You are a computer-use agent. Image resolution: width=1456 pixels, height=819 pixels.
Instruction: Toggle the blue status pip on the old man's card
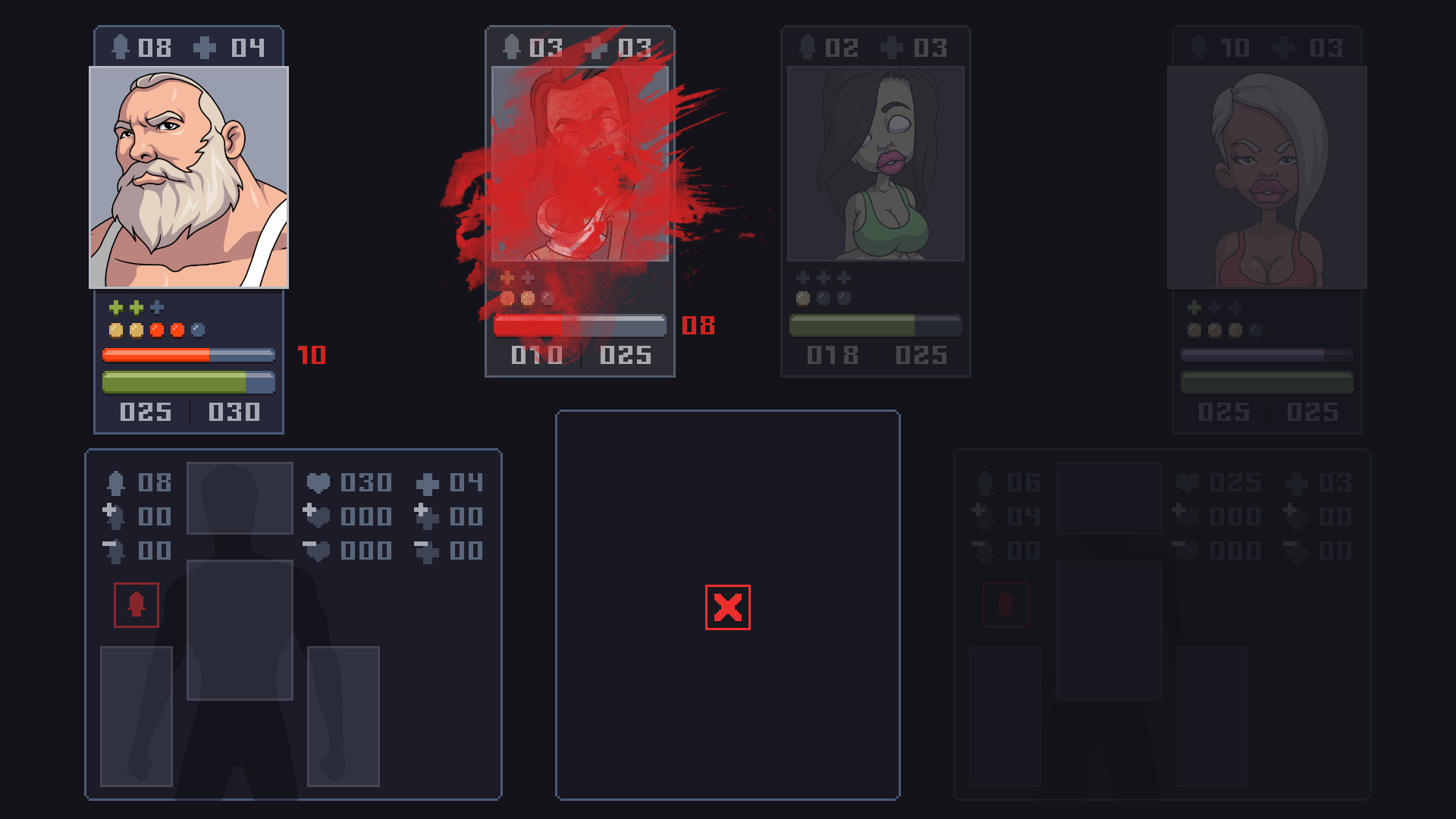coord(197,328)
